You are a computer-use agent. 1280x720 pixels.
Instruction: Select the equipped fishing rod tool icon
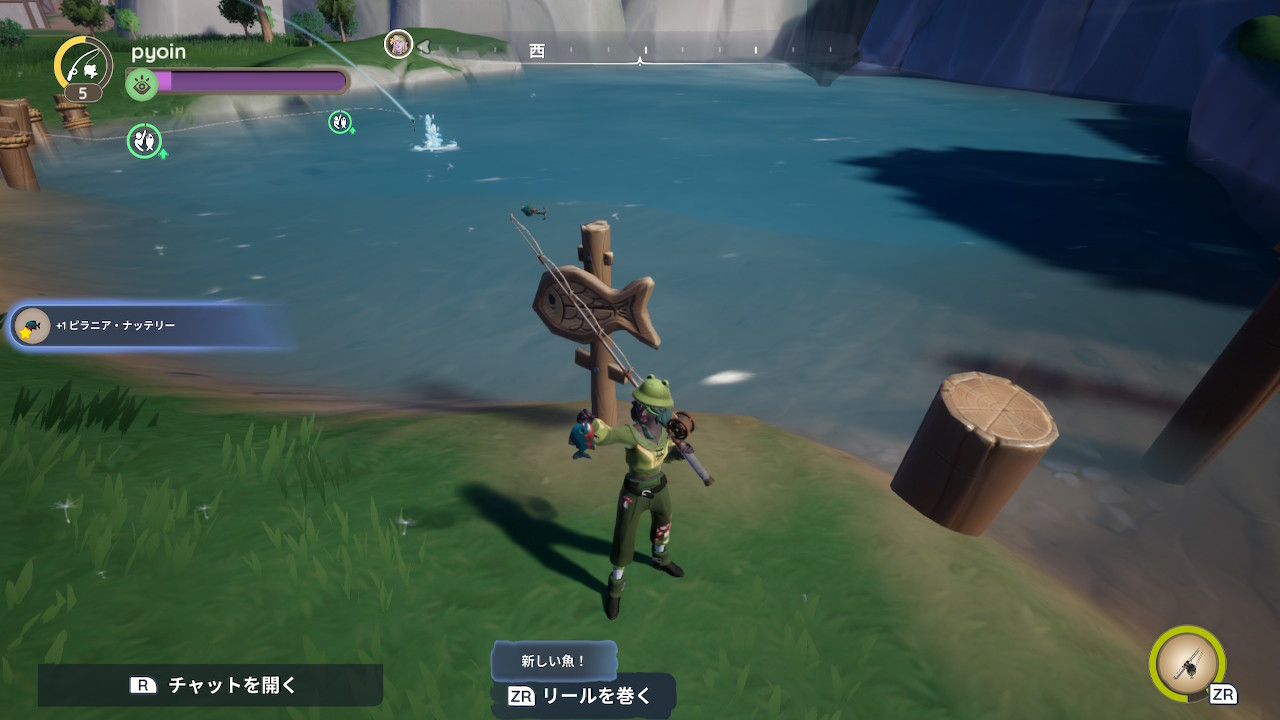click(x=1188, y=664)
